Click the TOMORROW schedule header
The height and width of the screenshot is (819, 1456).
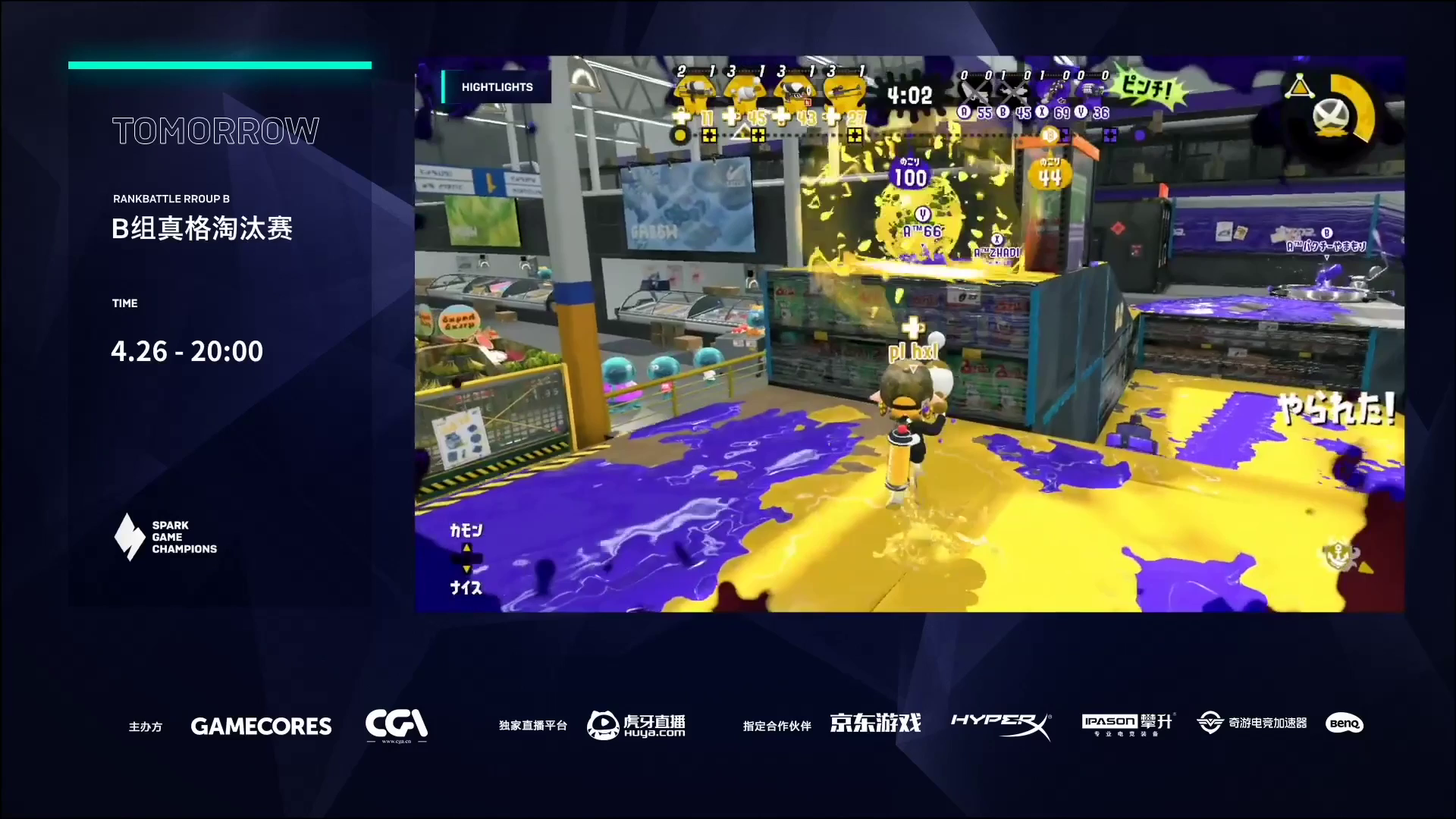click(215, 130)
